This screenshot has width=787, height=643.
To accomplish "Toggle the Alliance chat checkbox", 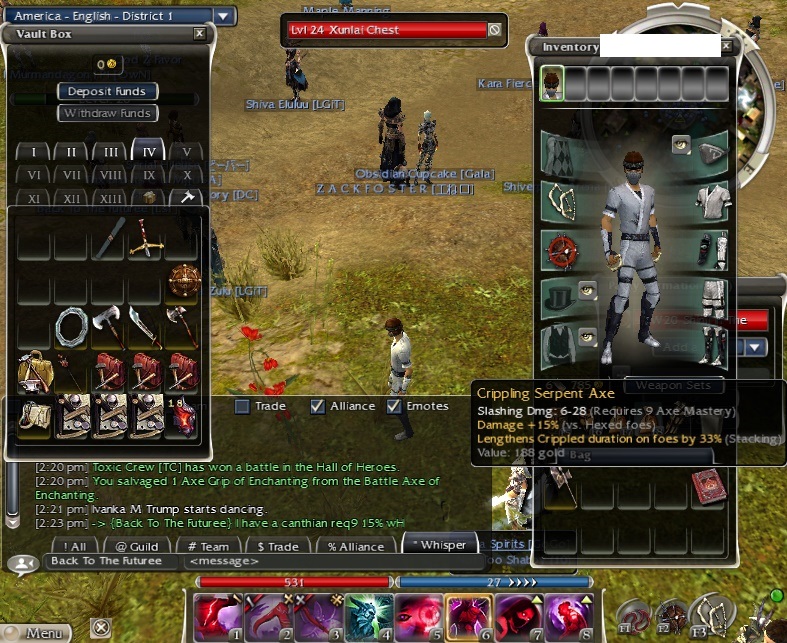I will (x=318, y=406).
